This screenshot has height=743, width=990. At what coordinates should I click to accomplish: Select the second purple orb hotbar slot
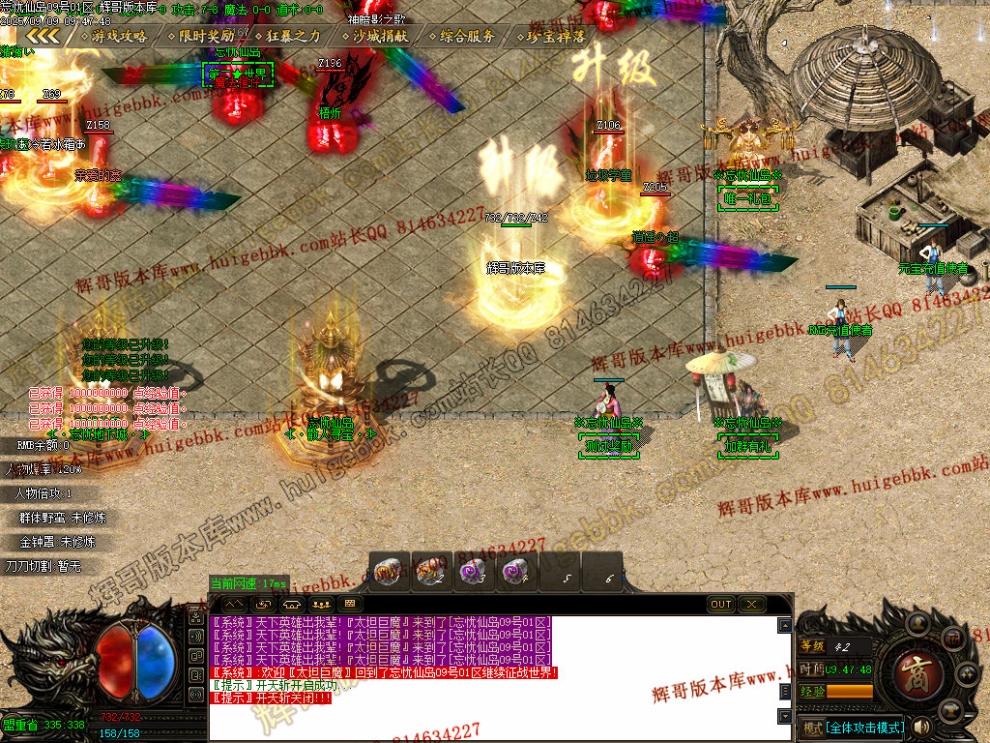click(x=517, y=572)
